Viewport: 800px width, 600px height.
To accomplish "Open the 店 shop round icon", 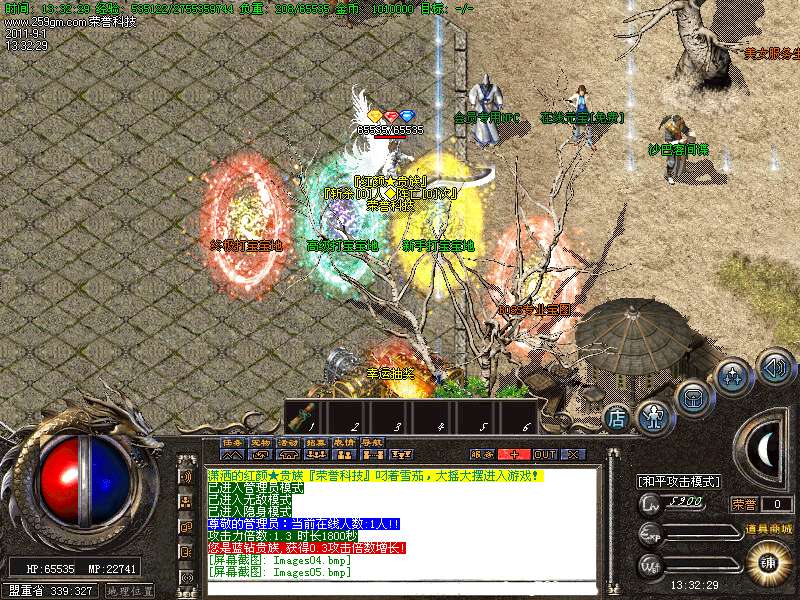I will click(618, 417).
